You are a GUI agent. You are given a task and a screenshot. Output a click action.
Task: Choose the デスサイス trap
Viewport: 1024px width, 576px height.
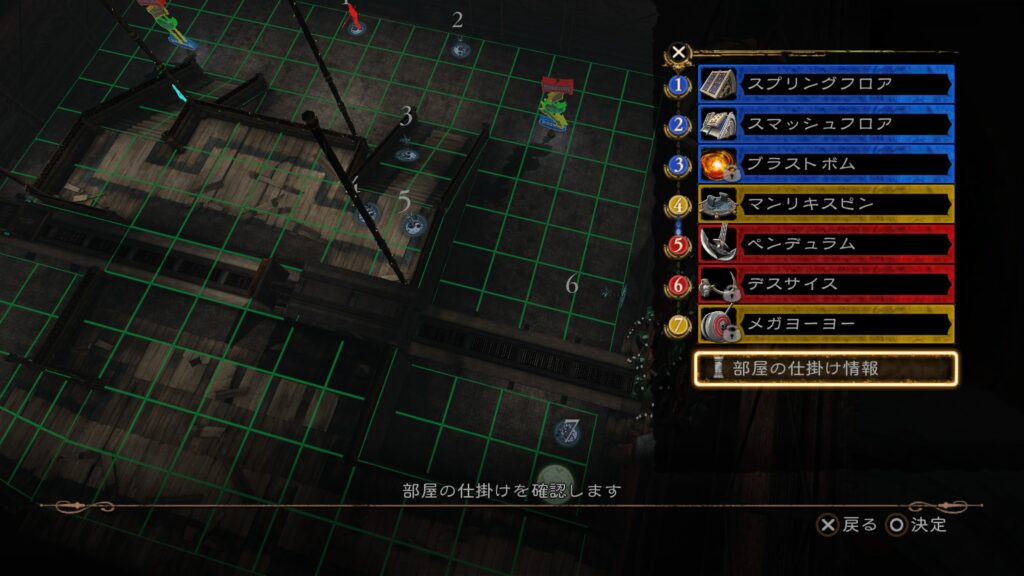(825, 284)
